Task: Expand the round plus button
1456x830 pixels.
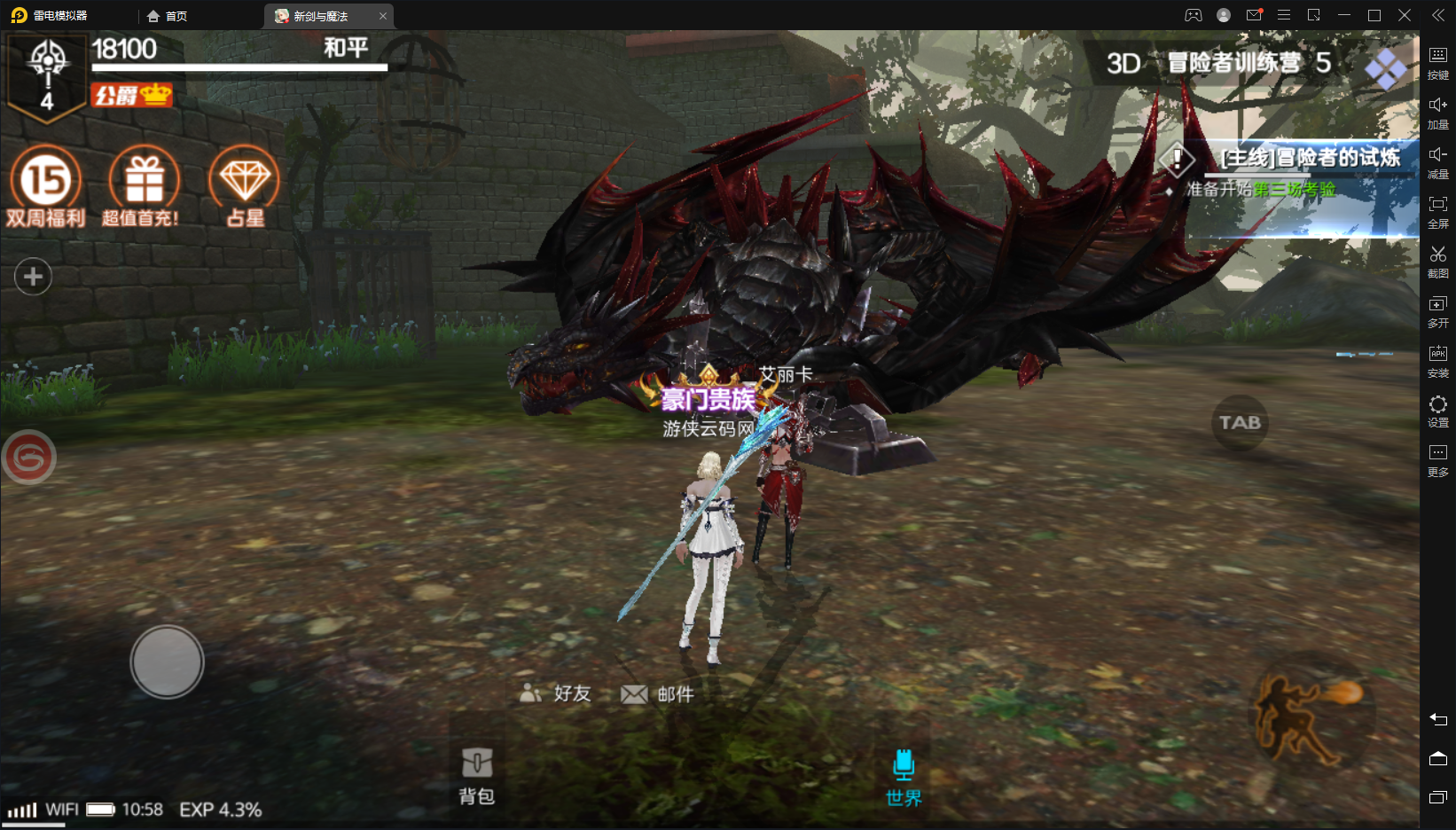Action: coord(33,277)
